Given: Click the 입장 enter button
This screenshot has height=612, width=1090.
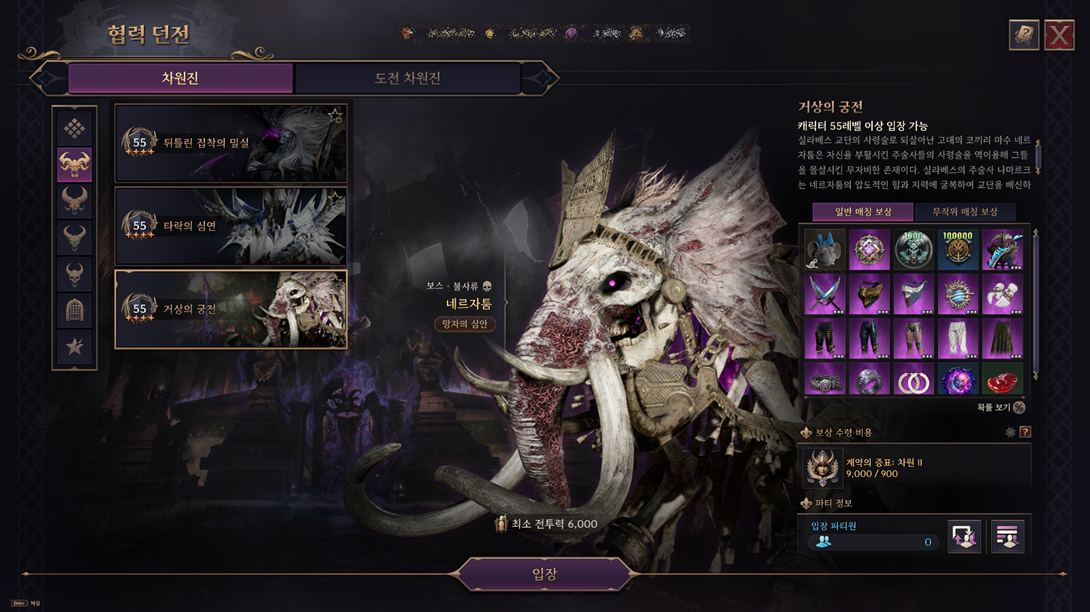Looking at the screenshot, I should pos(544,575).
